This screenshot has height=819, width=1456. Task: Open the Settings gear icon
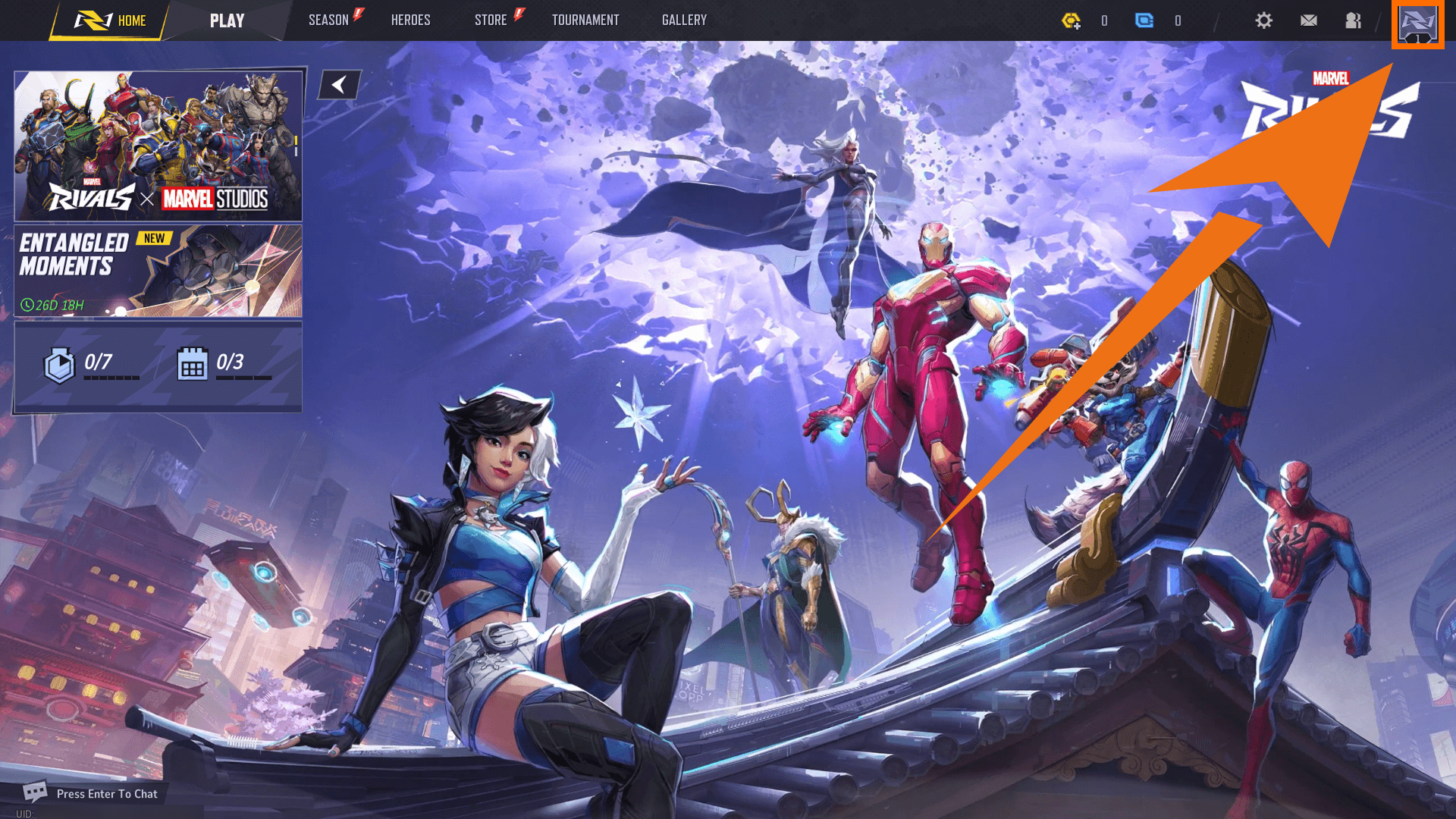coord(1263,20)
